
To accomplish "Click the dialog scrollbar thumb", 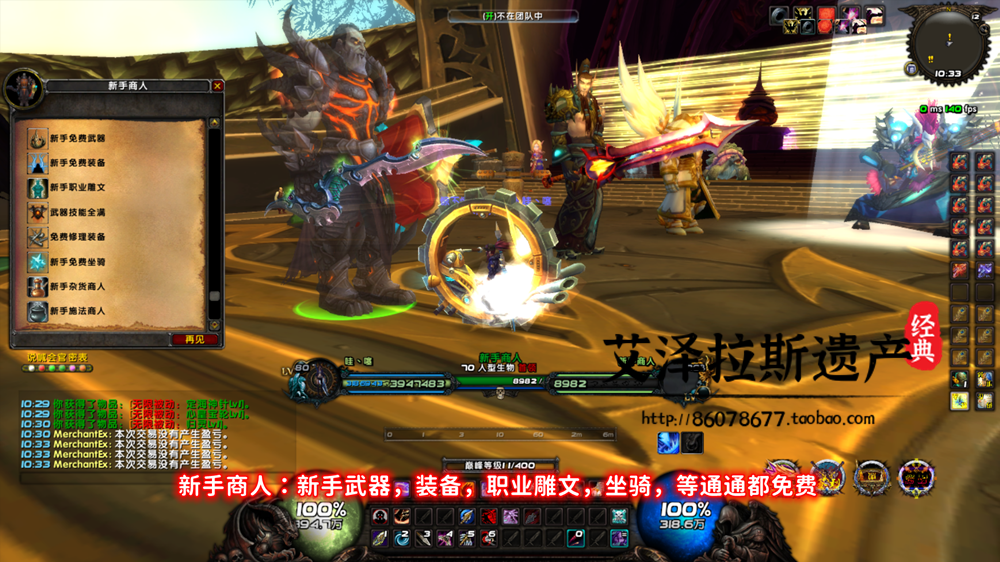I will tap(214, 297).
